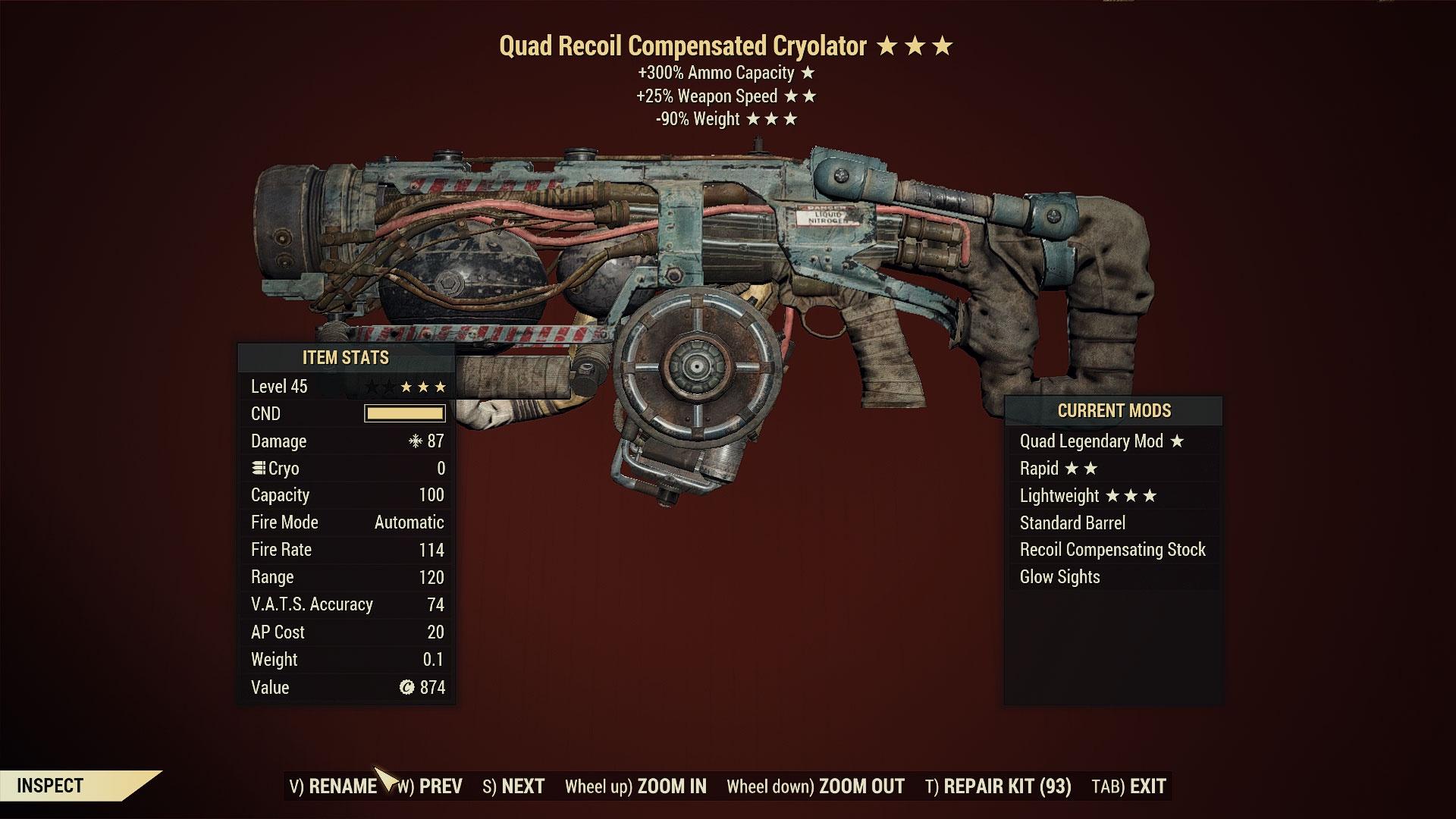Exit the inspect screen
The height and width of the screenshot is (819, 1456).
[x=1128, y=786]
